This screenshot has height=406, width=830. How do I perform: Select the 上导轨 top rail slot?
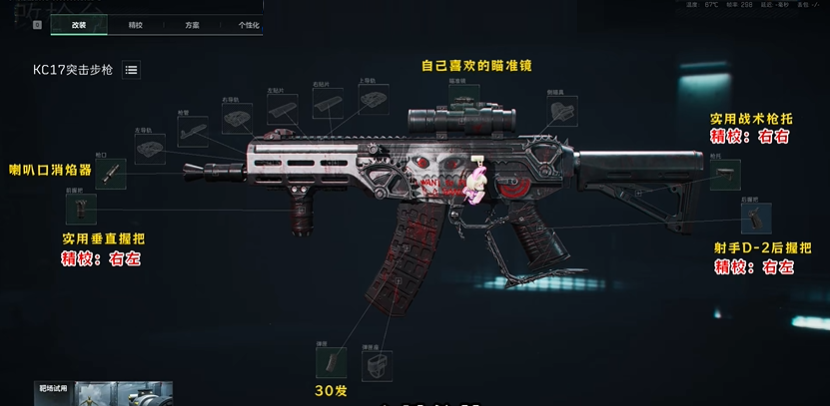pyautogui.click(x=375, y=100)
